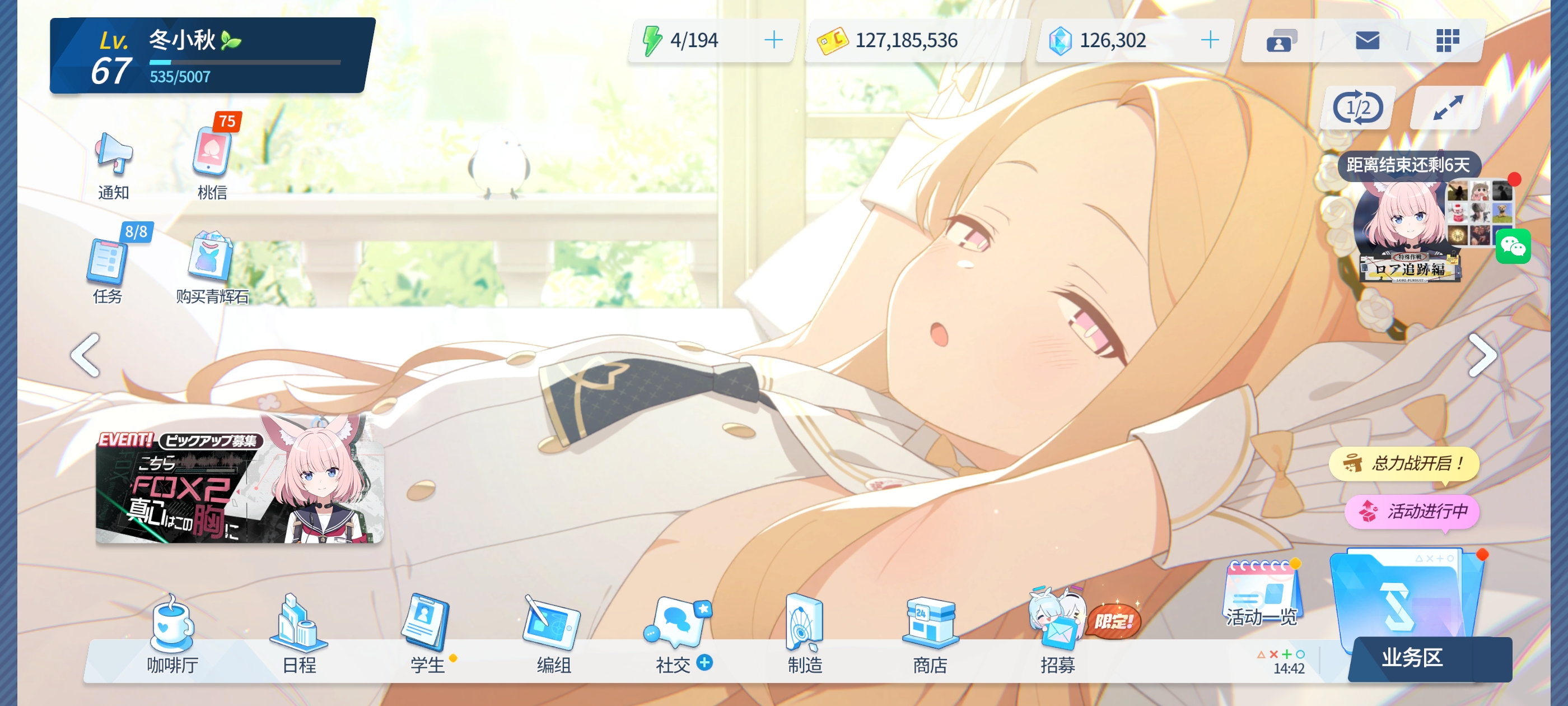Open the friend list card icon
1568x706 pixels.
[x=1280, y=41]
